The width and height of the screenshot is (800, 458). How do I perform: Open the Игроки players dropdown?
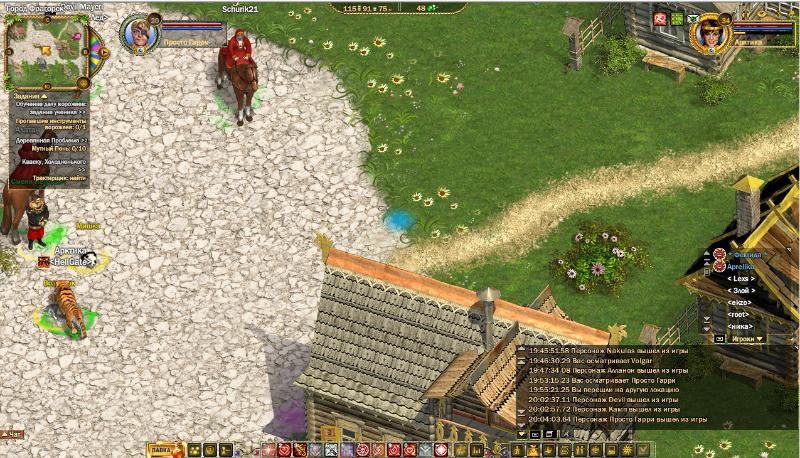coord(747,339)
